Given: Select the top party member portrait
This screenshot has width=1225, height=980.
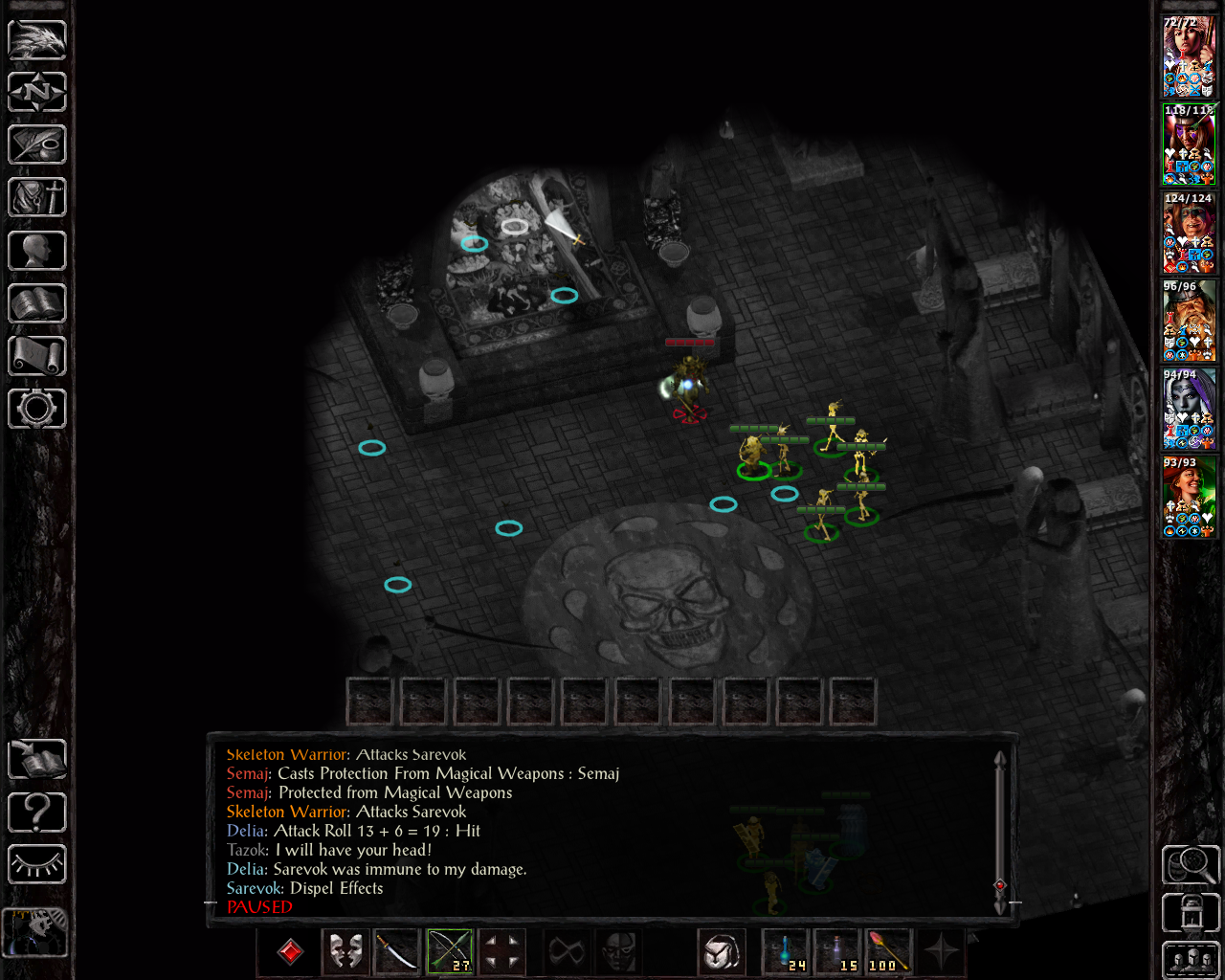Looking at the screenshot, I should coord(1189,56).
